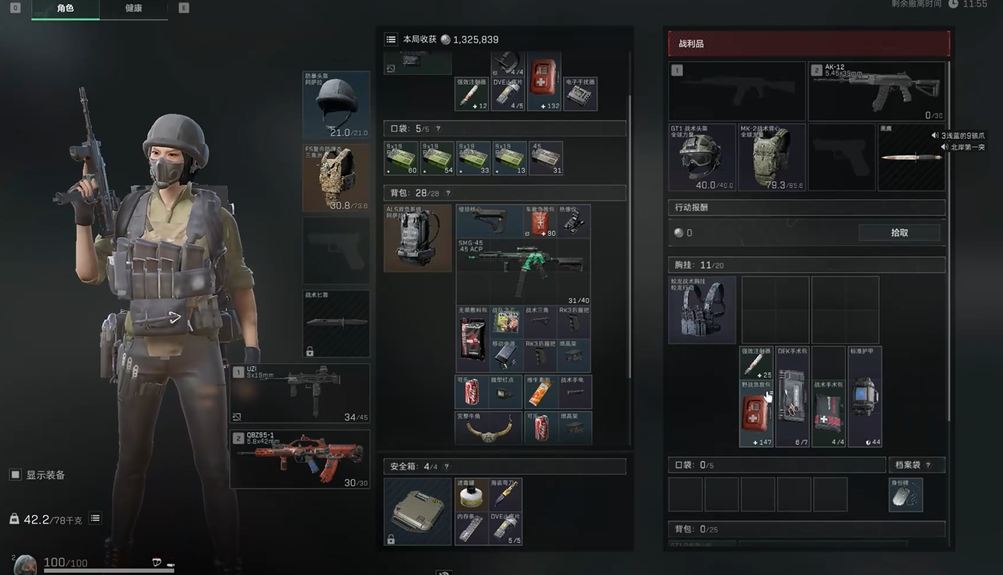Select the 角色 (Character) tab
This screenshot has width=1003, height=575.
[65, 8]
